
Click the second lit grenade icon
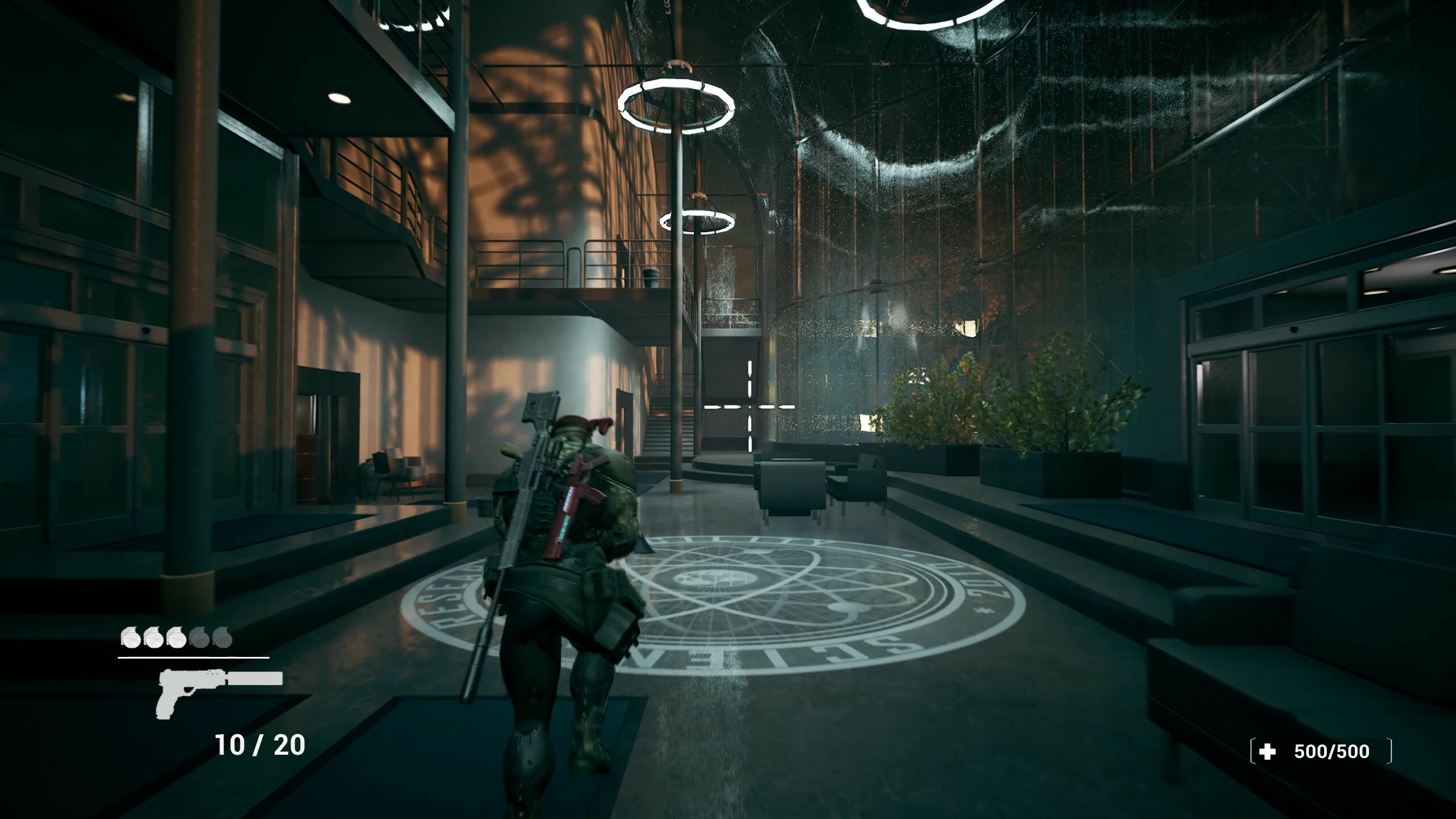point(154,640)
